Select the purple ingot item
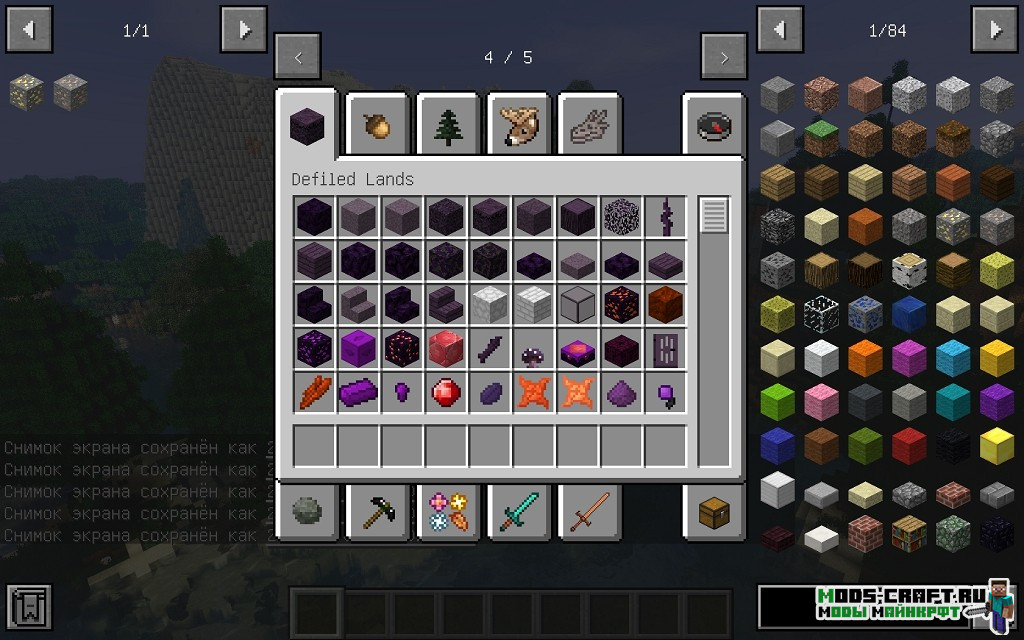Screen dimensions: 1024x640 (x=358, y=393)
